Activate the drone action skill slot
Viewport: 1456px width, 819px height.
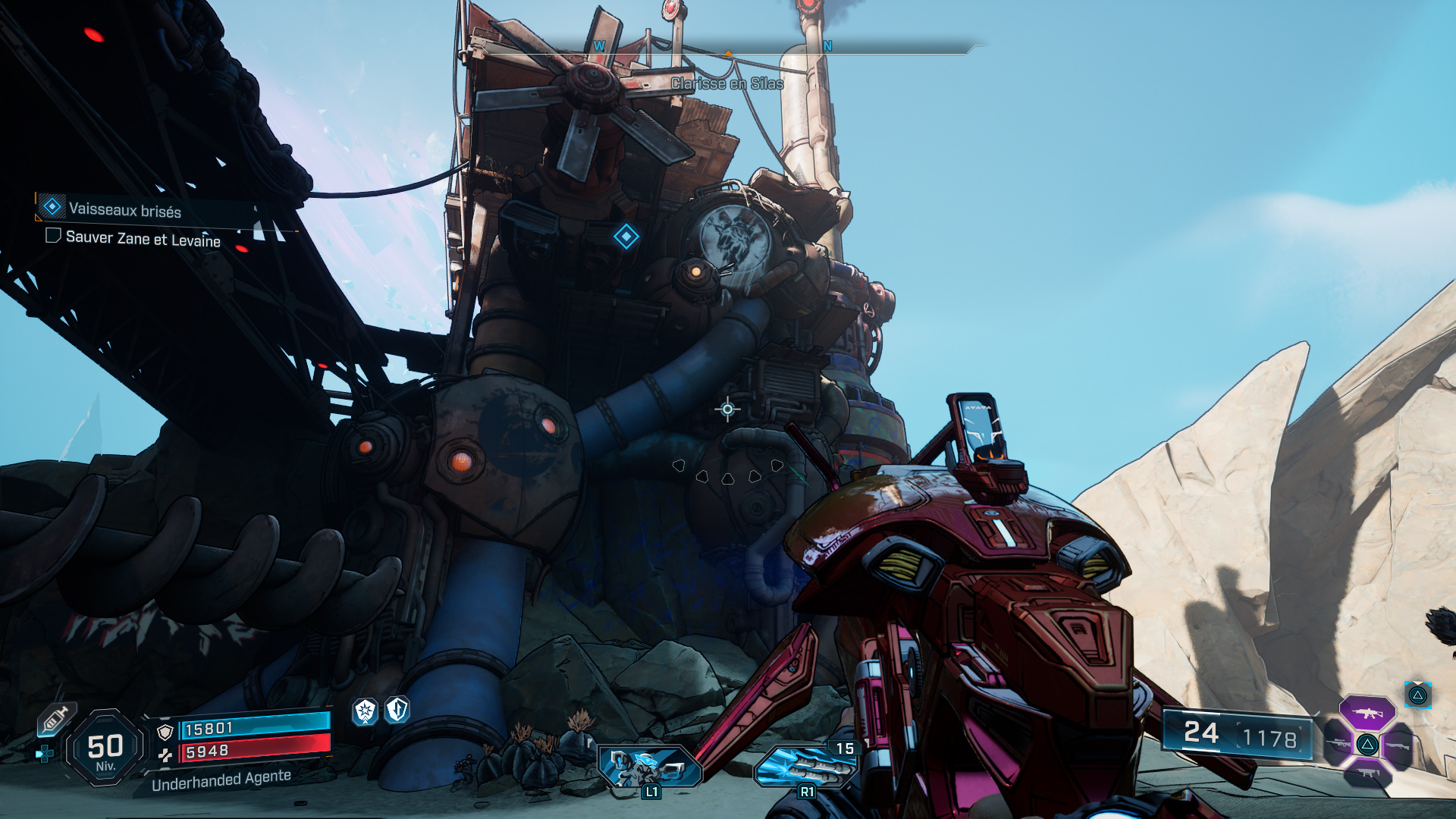[649, 766]
